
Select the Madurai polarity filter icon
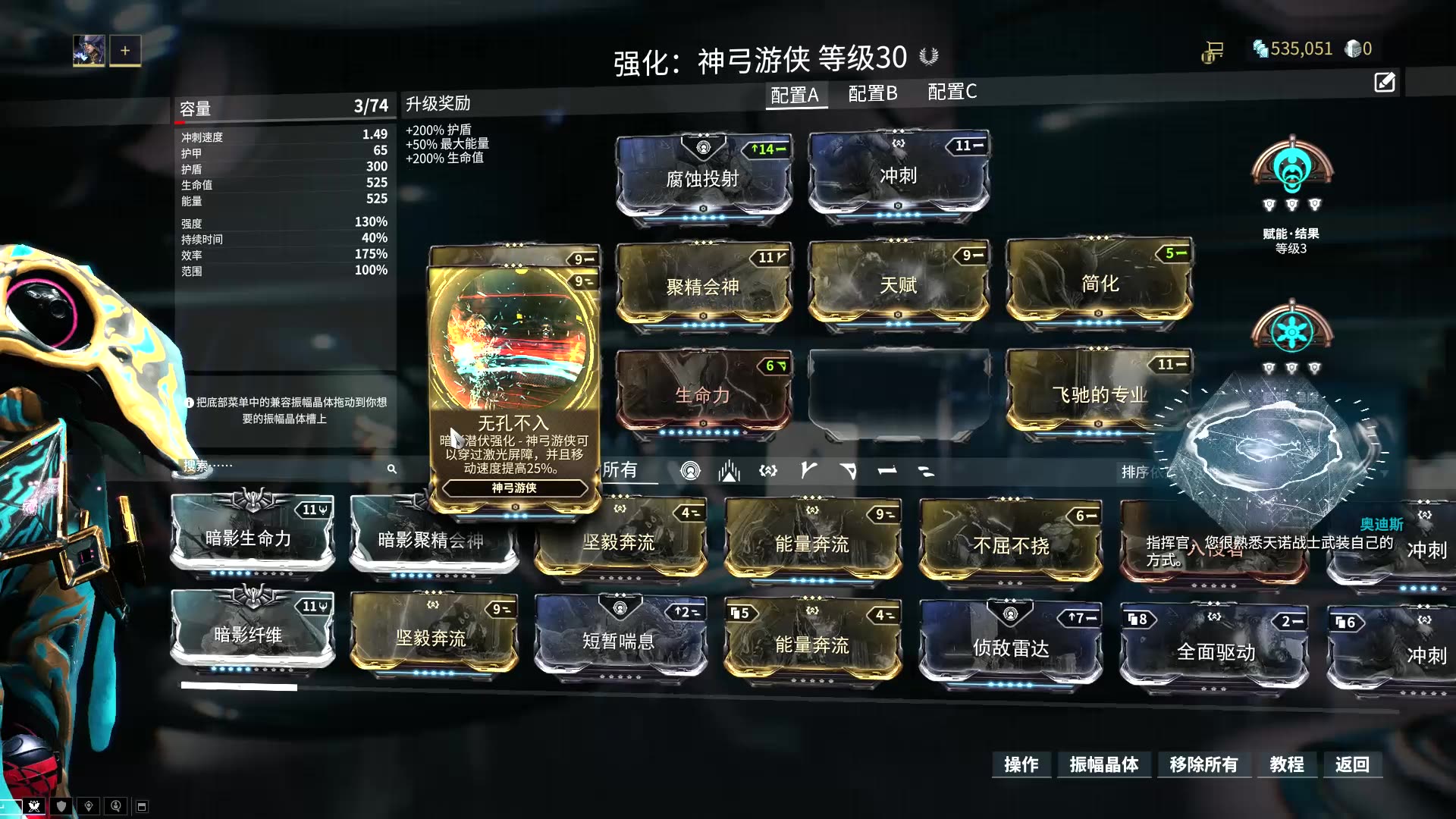click(808, 471)
